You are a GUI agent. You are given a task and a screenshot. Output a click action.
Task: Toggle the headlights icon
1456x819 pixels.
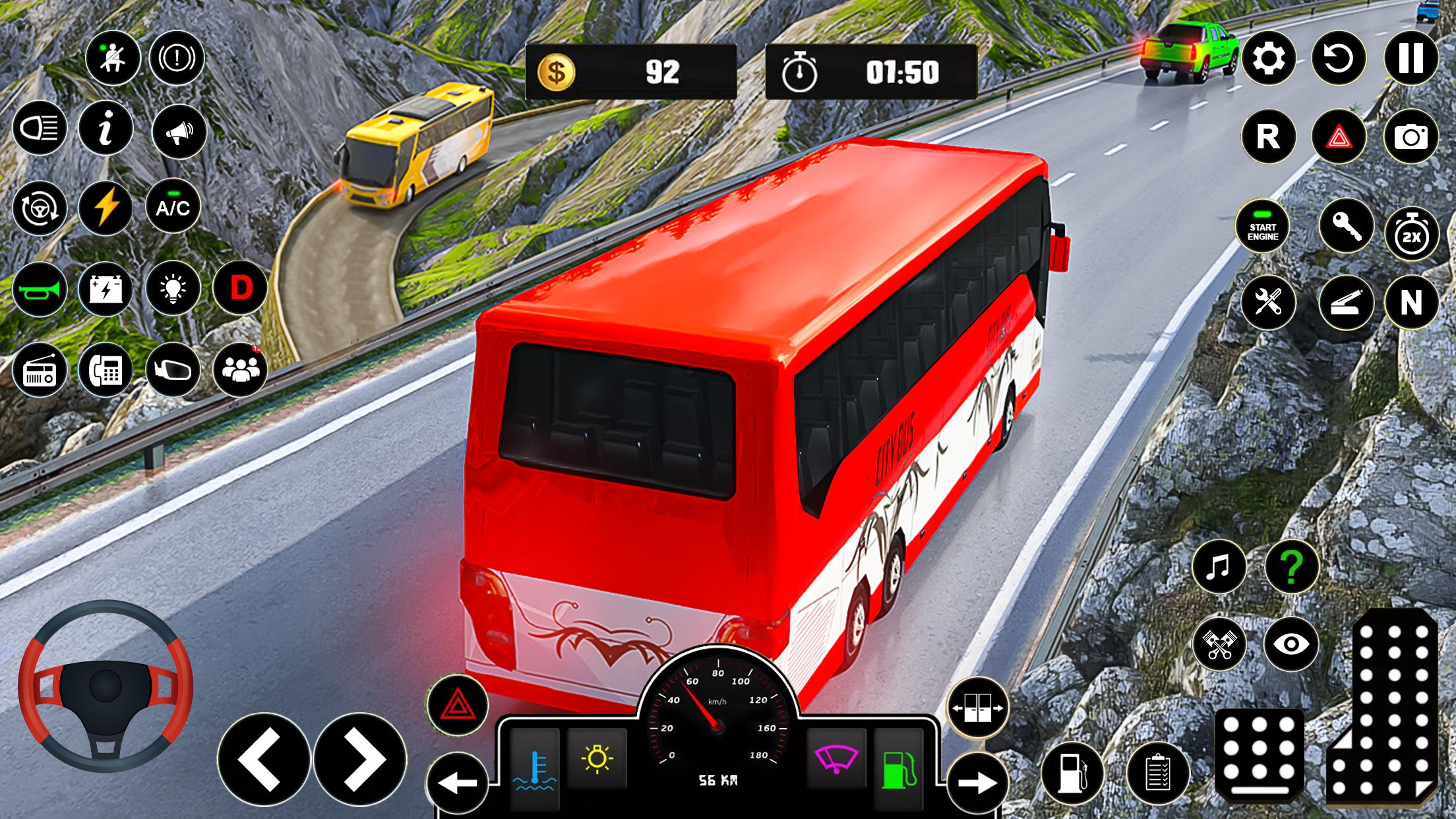40,128
